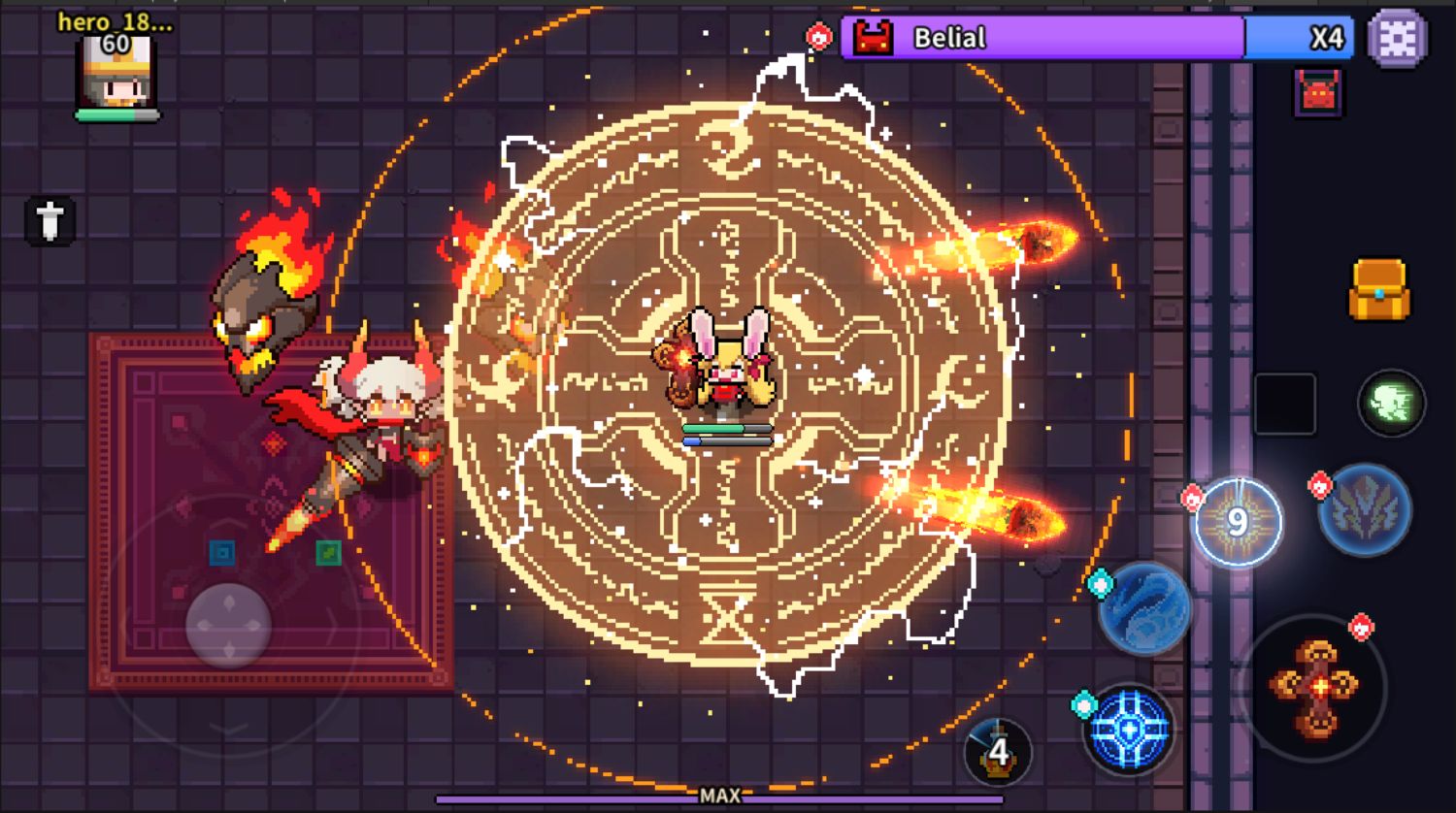Tap the empty dark skill slot above the green skill
The width and height of the screenshot is (1456, 813).
[x=1283, y=405]
